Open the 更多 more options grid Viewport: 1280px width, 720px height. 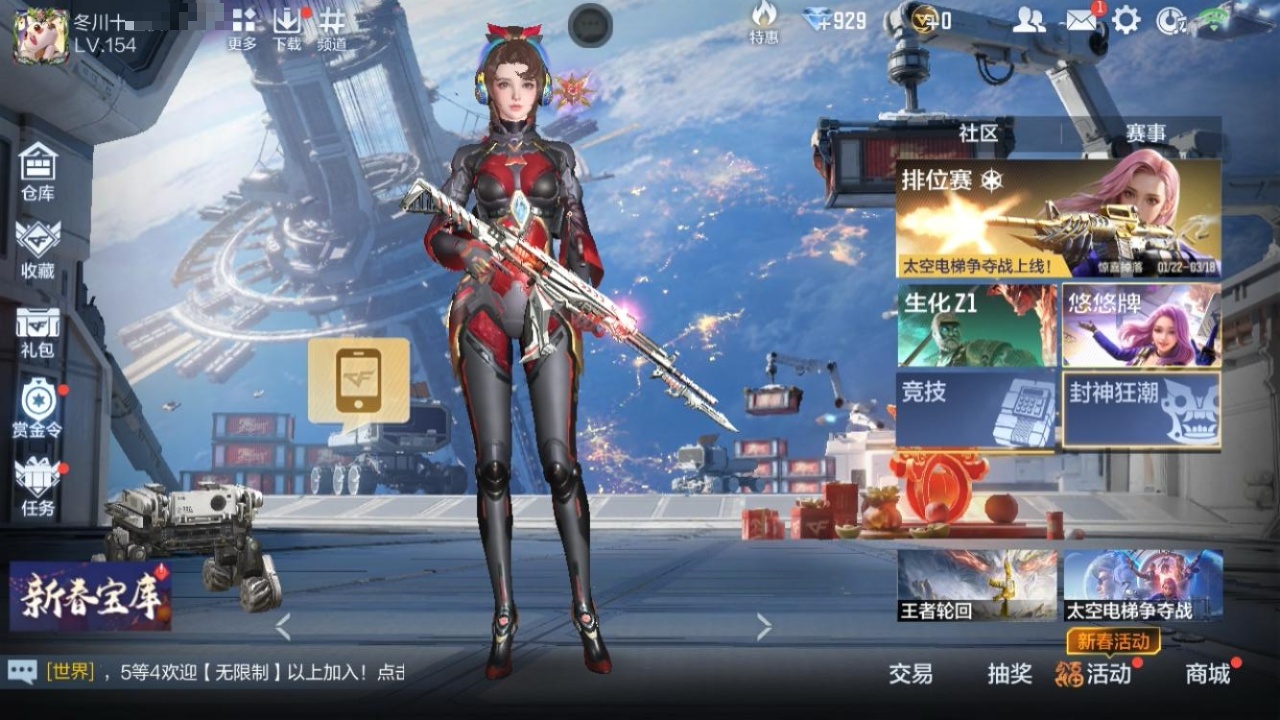242,29
